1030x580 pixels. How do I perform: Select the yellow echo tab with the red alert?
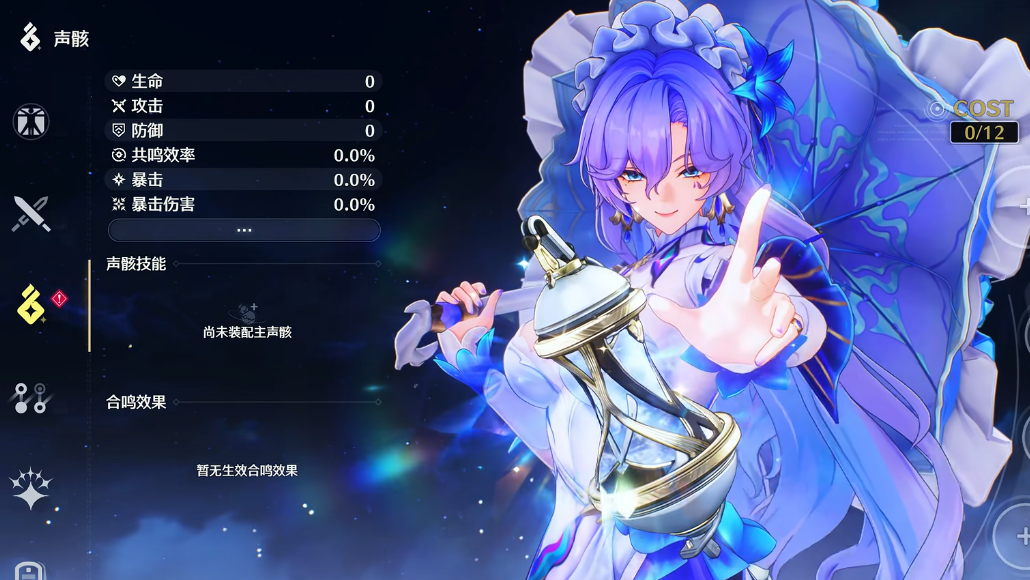(32, 305)
